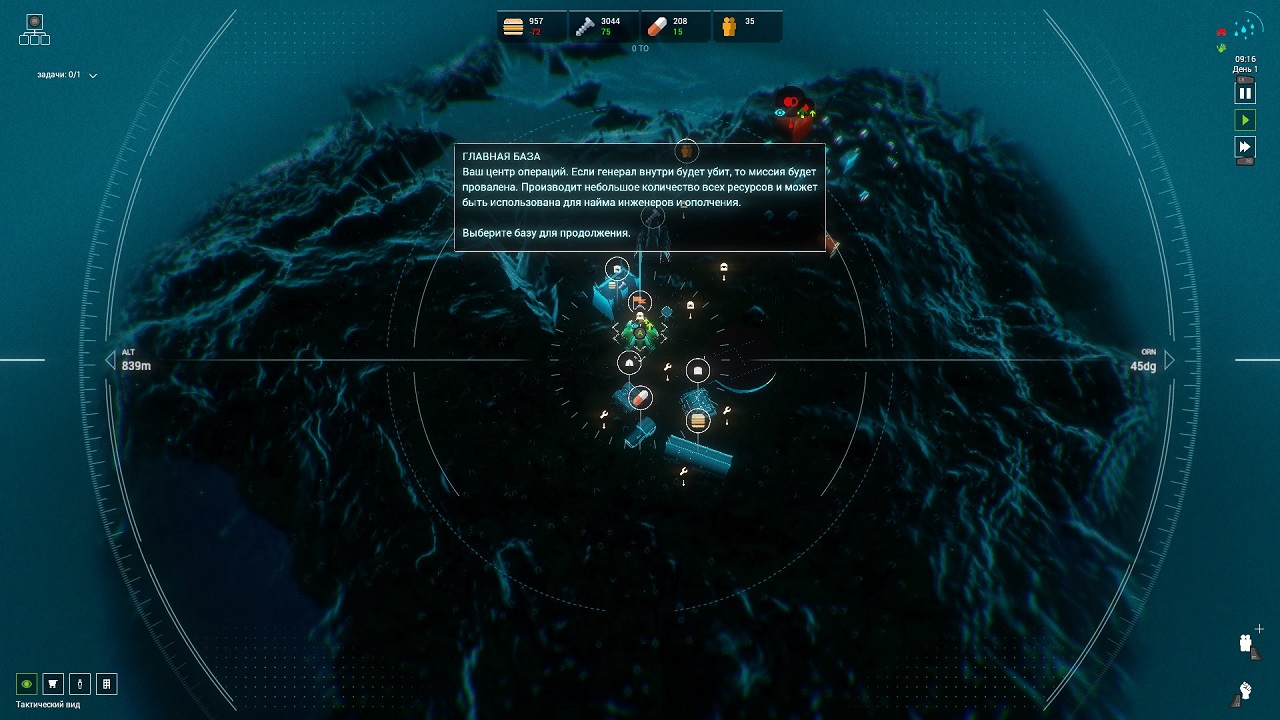The width and height of the screenshot is (1280, 720).
Task: Activate fast-forward game speed
Action: pos(1245,148)
